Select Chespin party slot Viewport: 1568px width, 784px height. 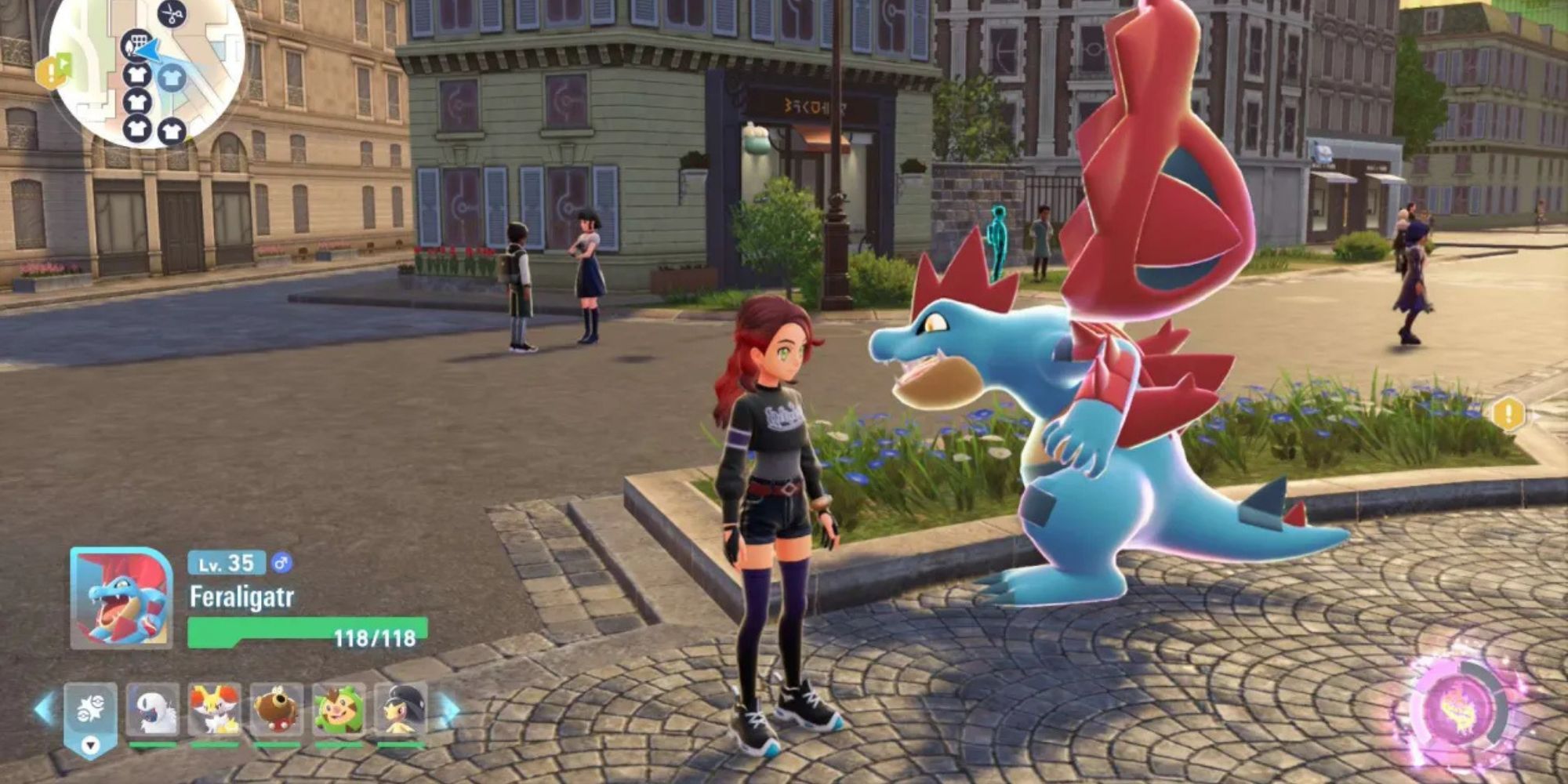(339, 710)
